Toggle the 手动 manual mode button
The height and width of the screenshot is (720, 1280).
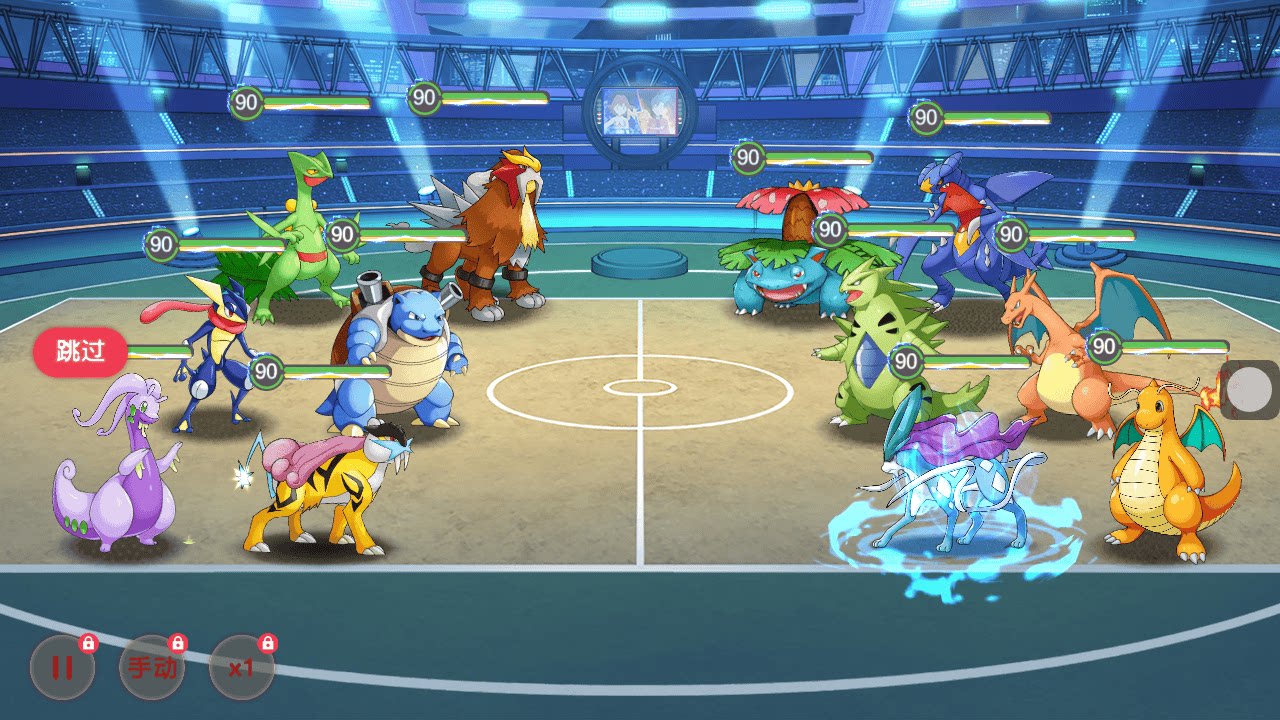pyautogui.click(x=152, y=667)
